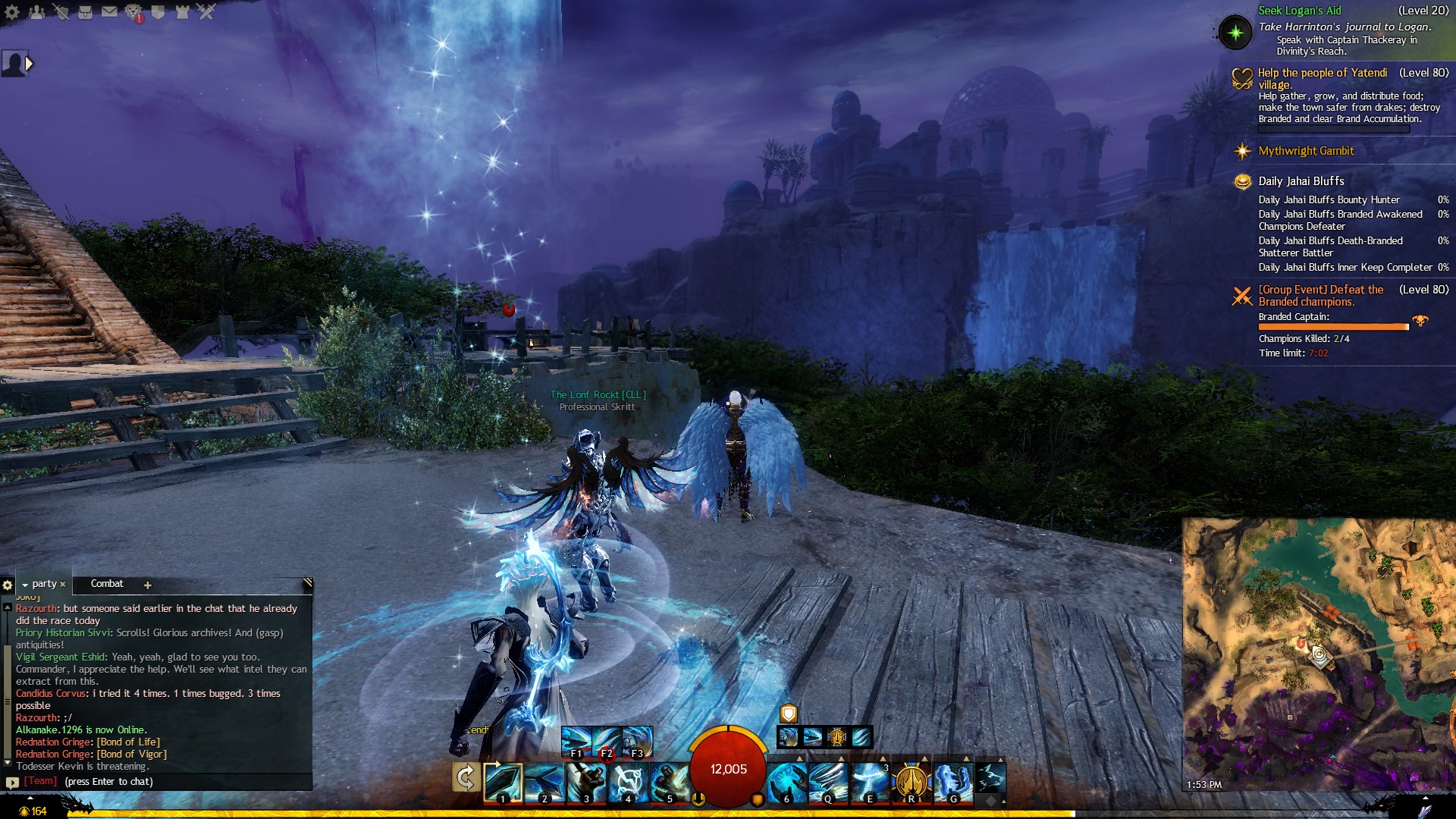Open the inventory bag icon
The image size is (1456, 819).
coord(85,11)
